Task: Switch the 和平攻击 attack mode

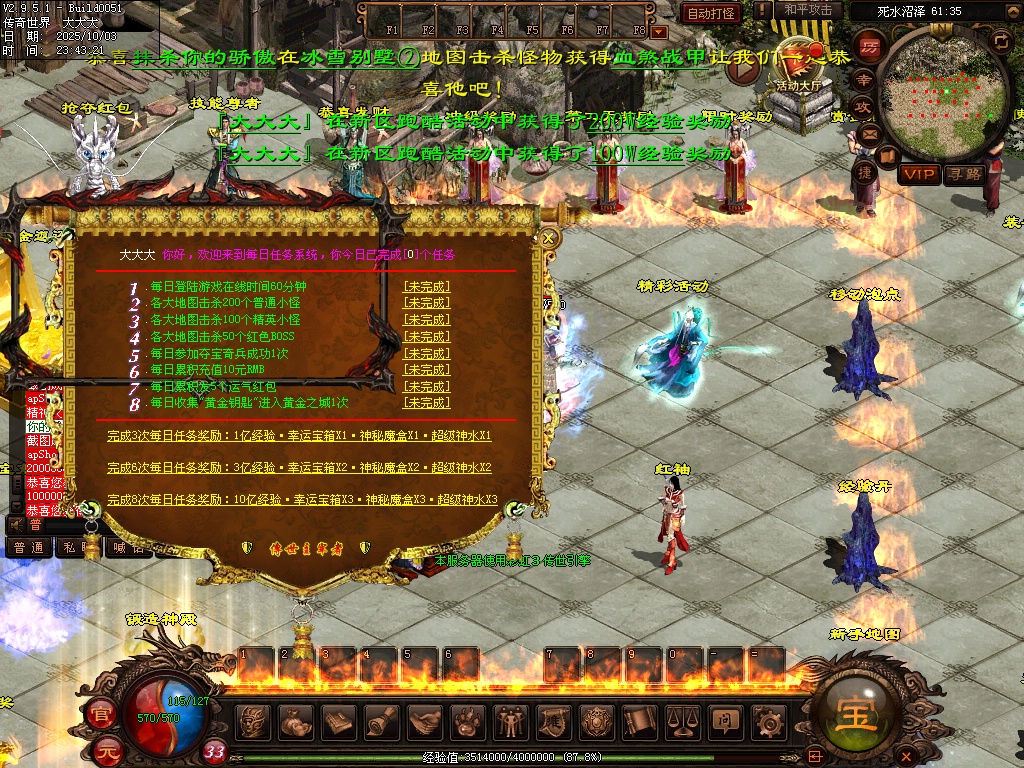Action: (808, 10)
